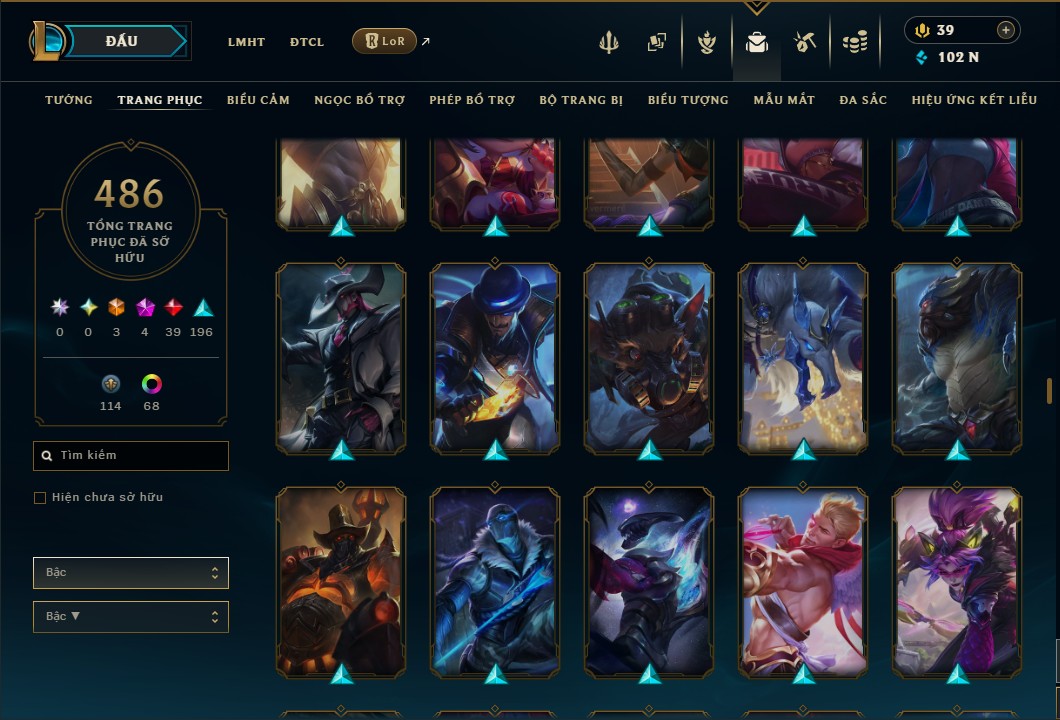Choose the blond man with red scarf skin
The width and height of the screenshot is (1060, 720).
click(804, 578)
